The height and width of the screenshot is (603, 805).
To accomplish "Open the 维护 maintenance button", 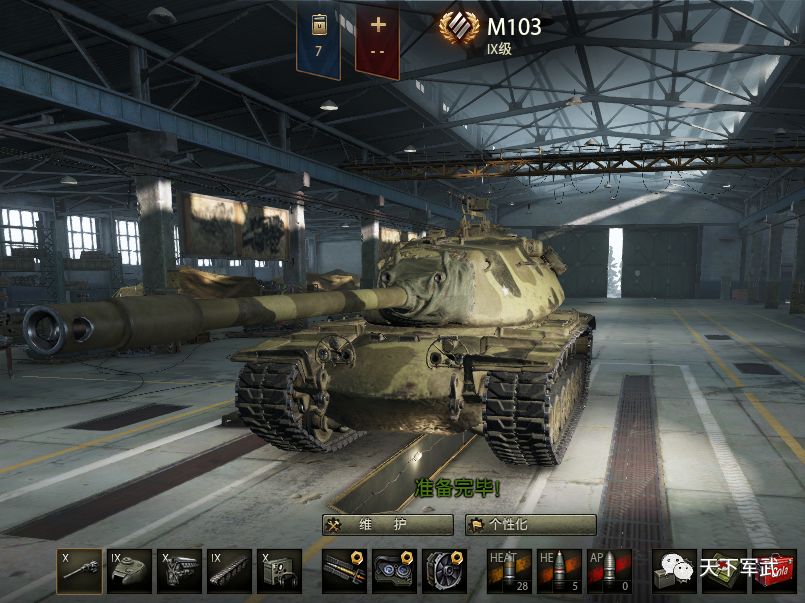I will click(387, 525).
